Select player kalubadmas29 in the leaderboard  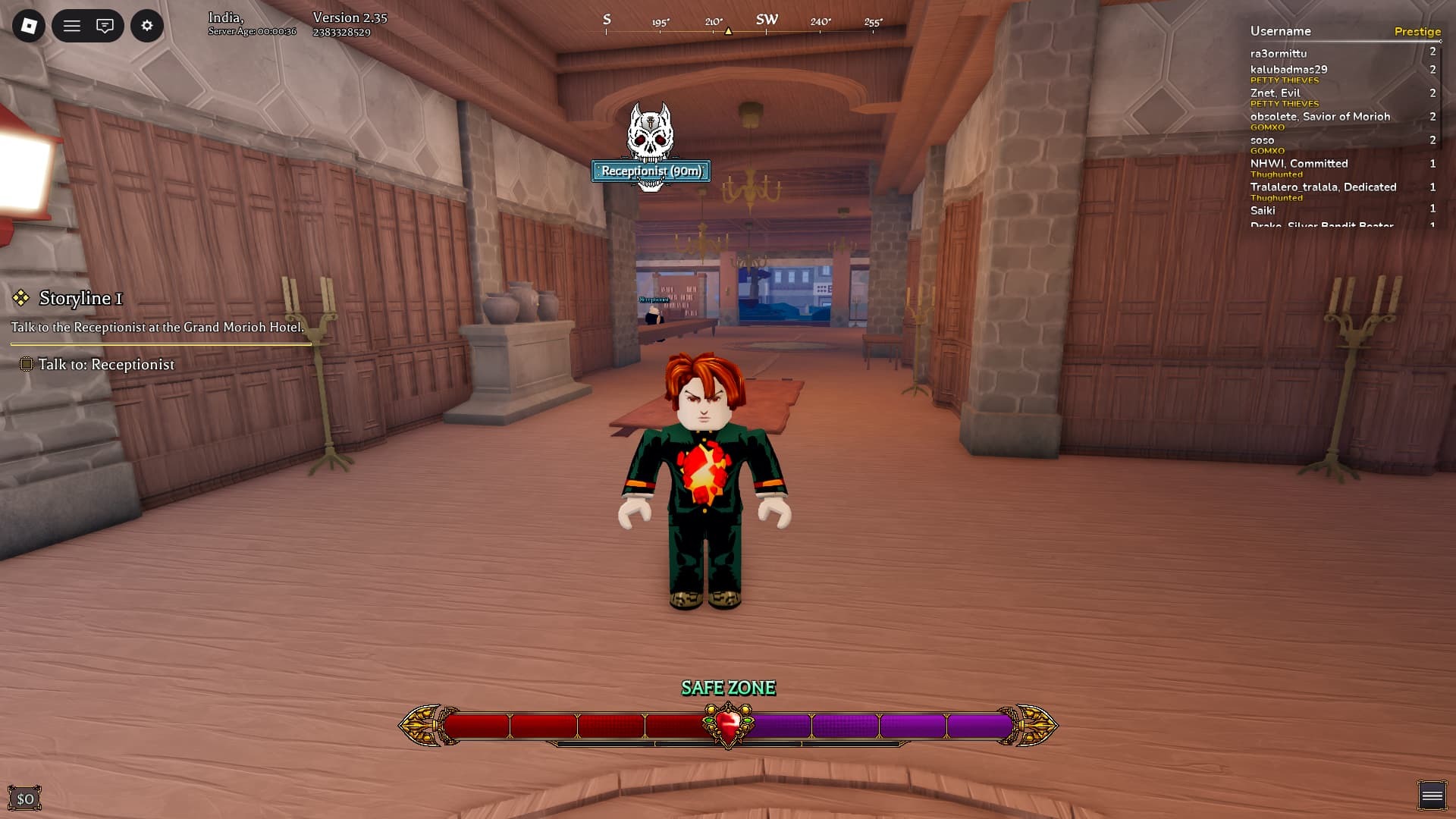(x=1288, y=70)
